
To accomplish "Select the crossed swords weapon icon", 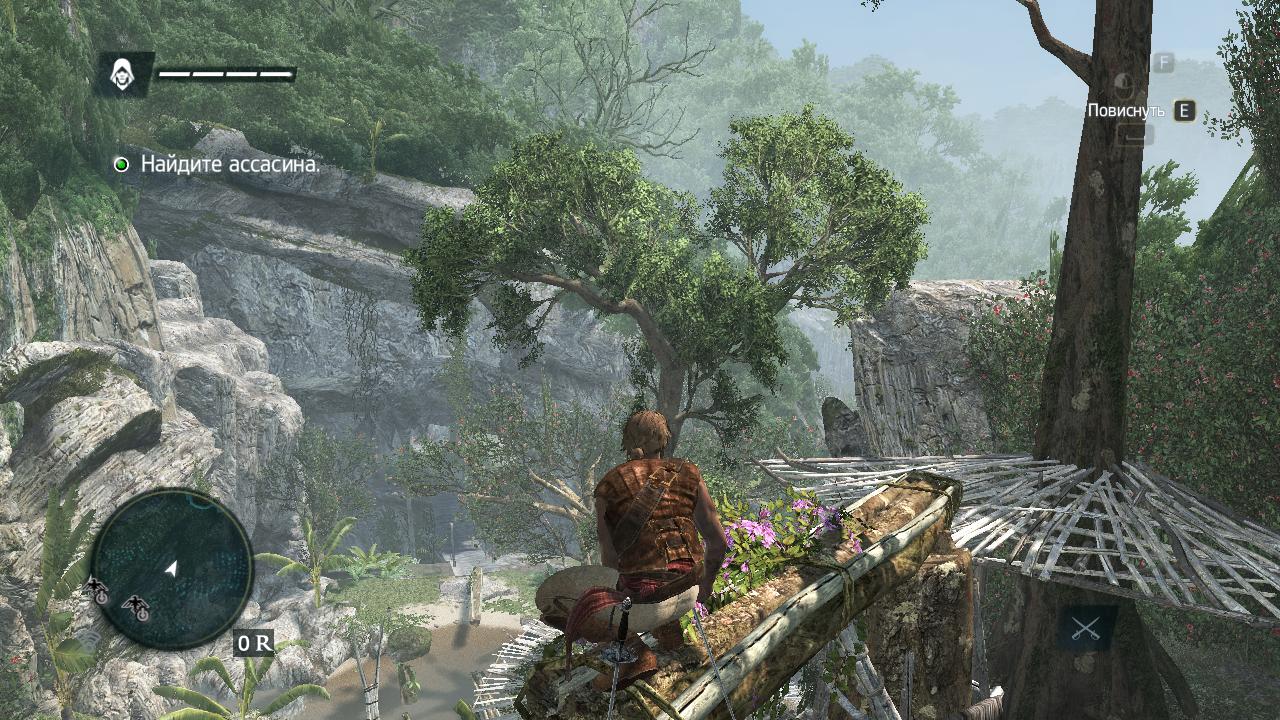I will pyautogui.click(x=1086, y=628).
